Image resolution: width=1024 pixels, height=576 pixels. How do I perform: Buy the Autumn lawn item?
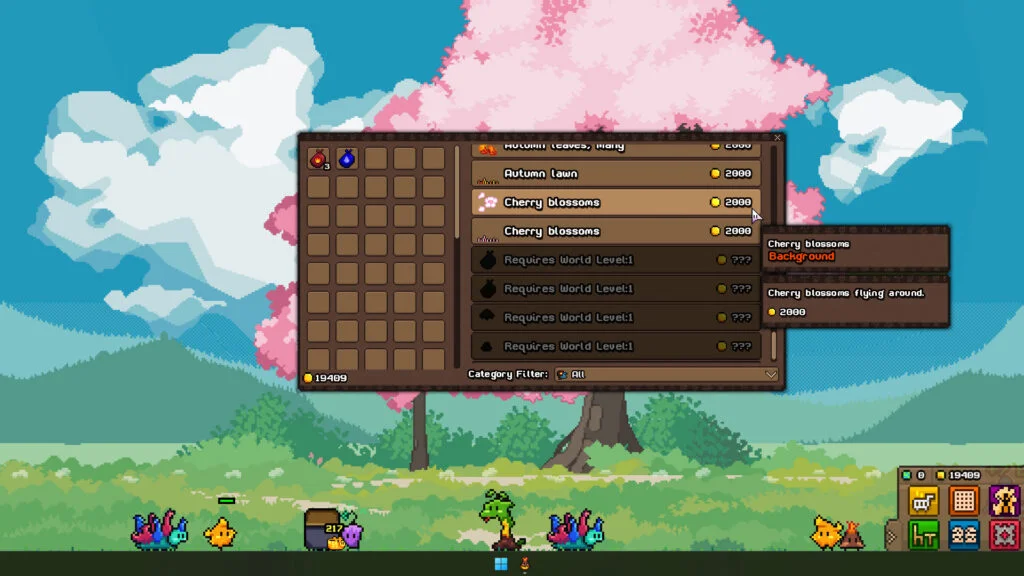pyautogui.click(x=616, y=174)
